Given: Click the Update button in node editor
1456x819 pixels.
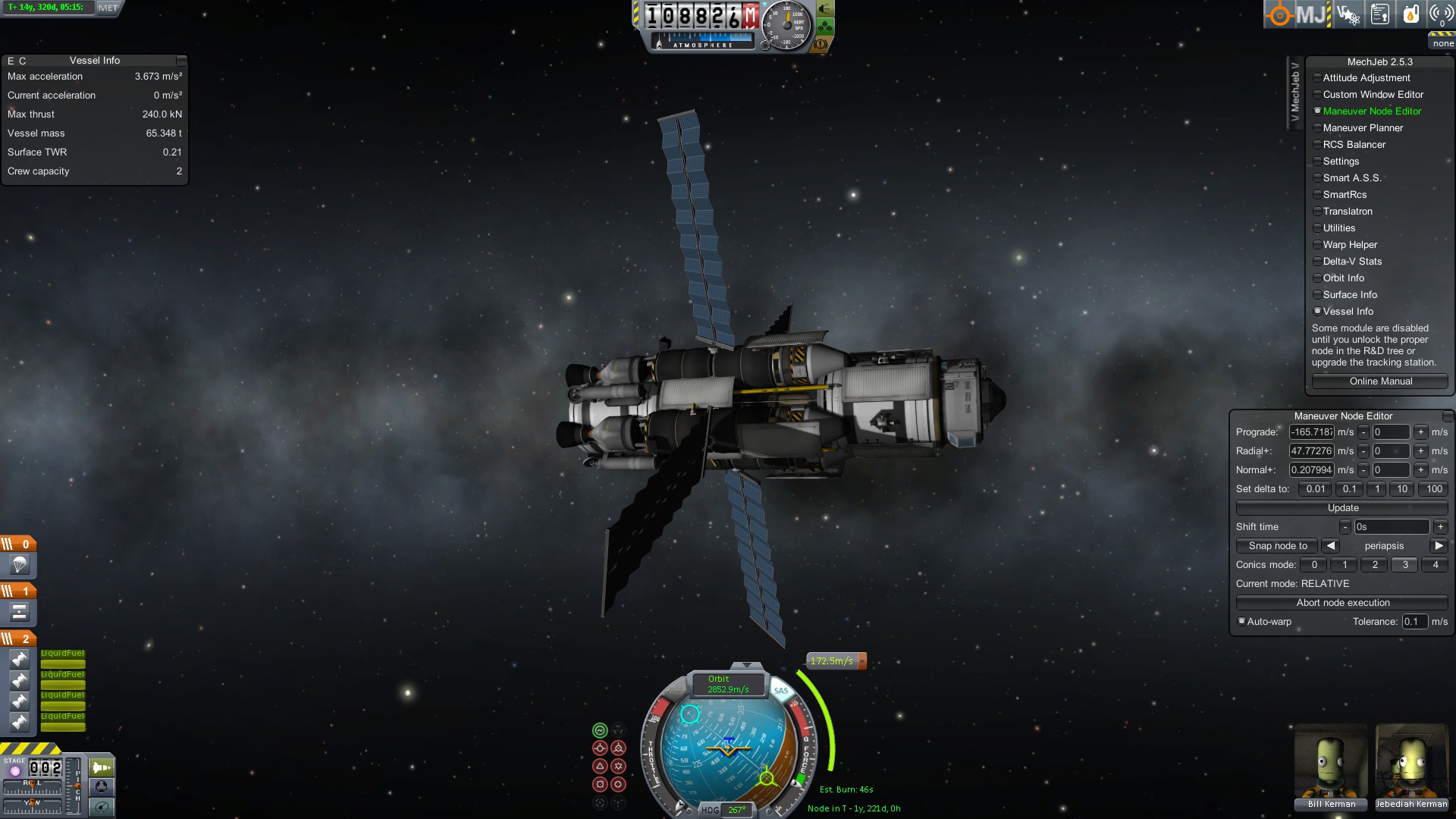Looking at the screenshot, I should [x=1342, y=508].
